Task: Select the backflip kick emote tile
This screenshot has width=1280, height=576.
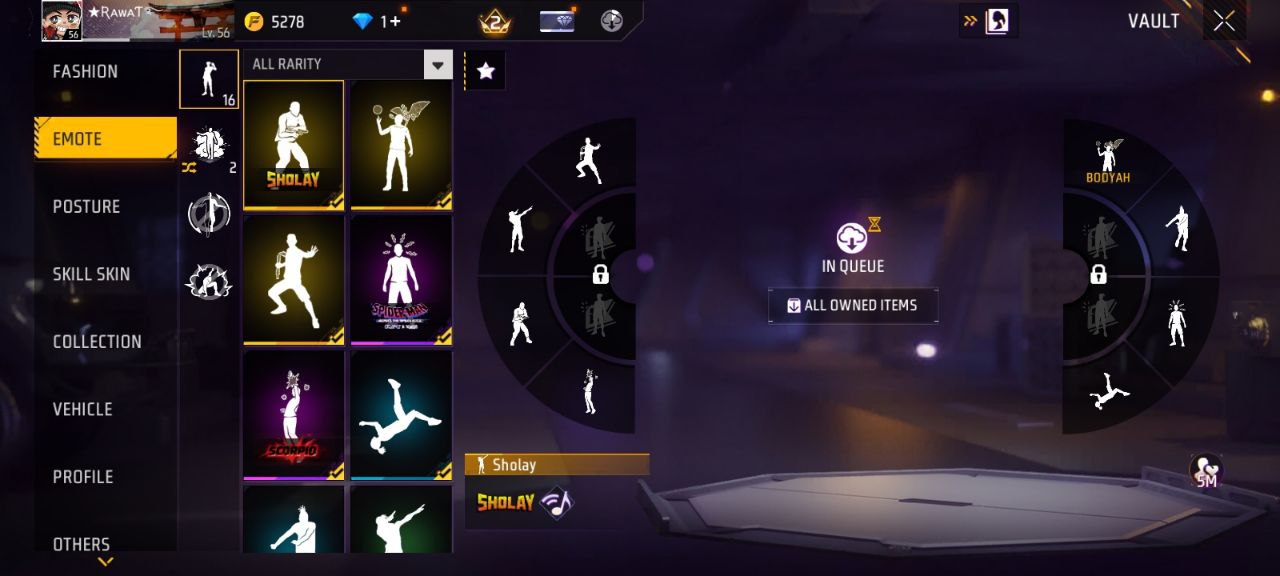Action: (401, 415)
